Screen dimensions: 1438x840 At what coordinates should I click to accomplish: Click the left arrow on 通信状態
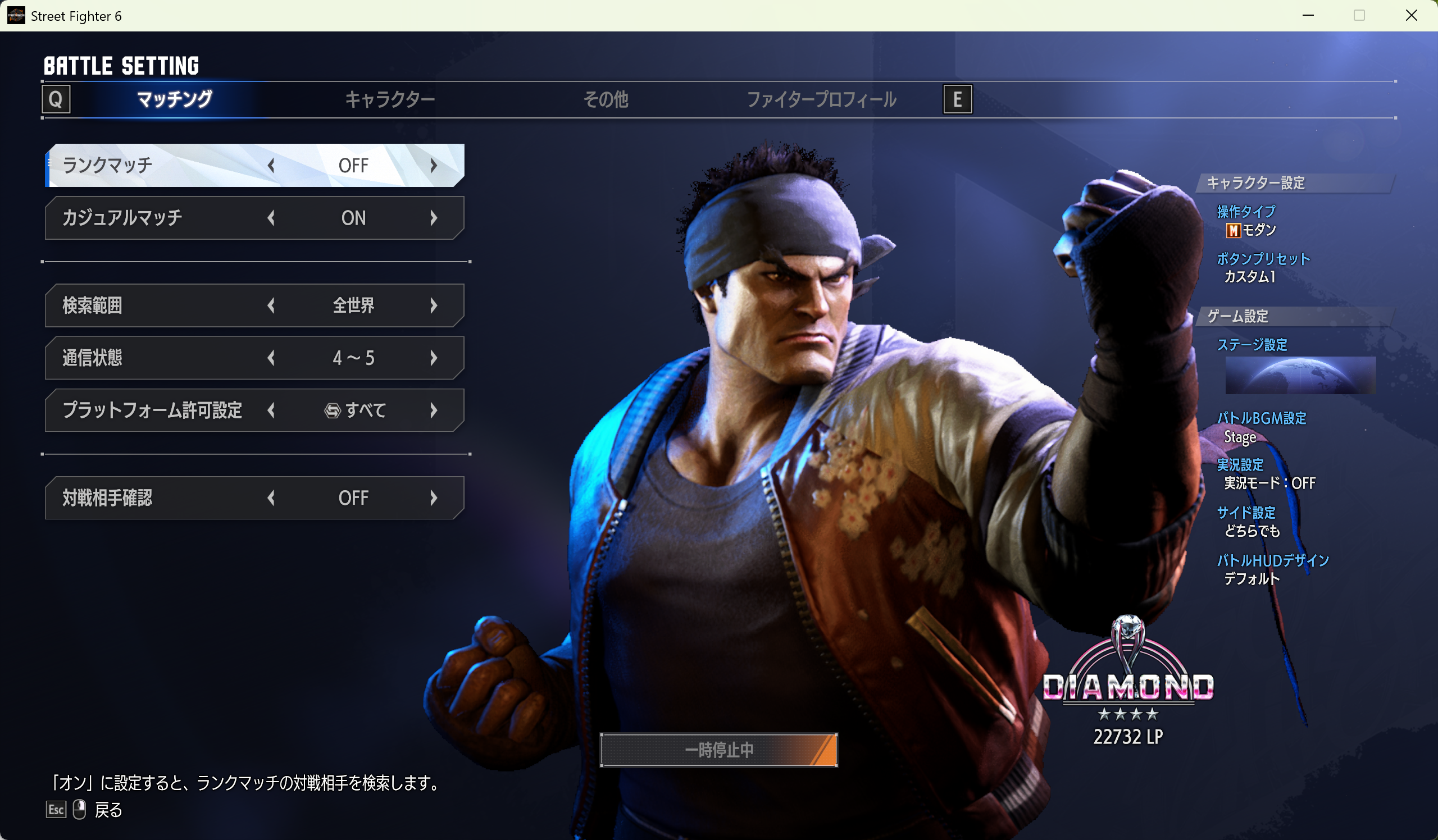click(x=271, y=358)
